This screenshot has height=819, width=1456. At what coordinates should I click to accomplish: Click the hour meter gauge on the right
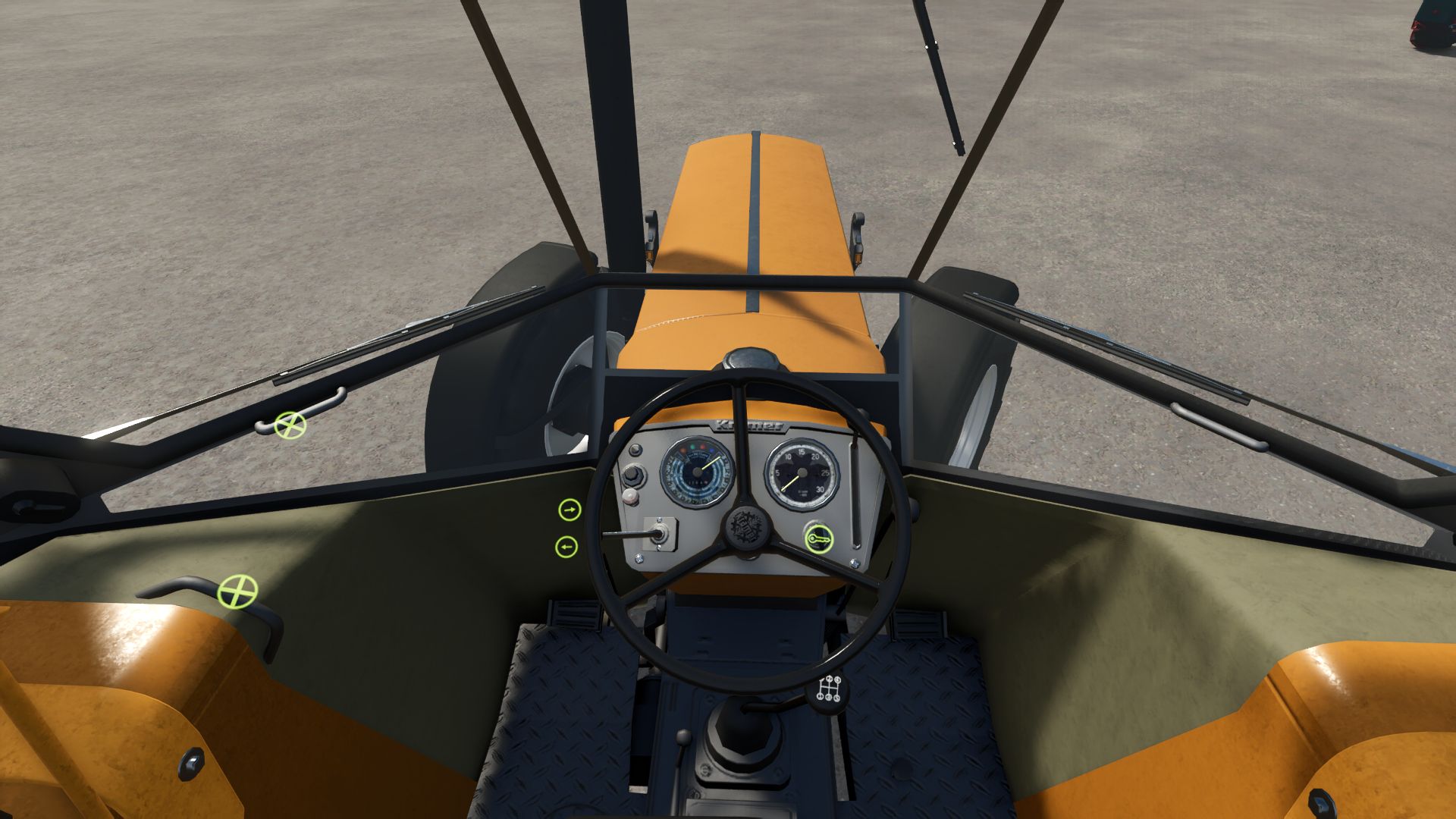point(801,472)
